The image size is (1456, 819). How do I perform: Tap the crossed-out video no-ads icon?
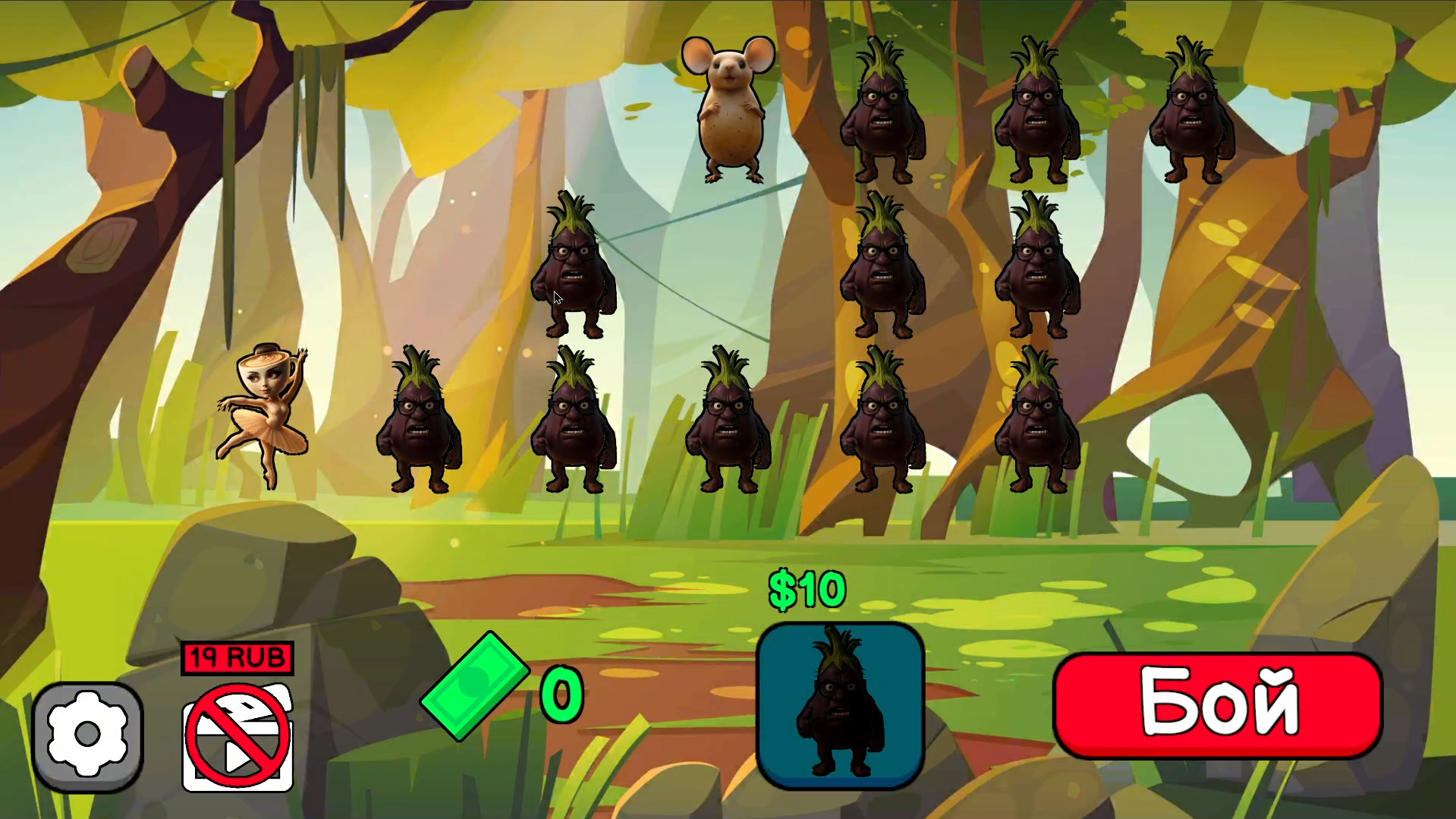(x=237, y=736)
